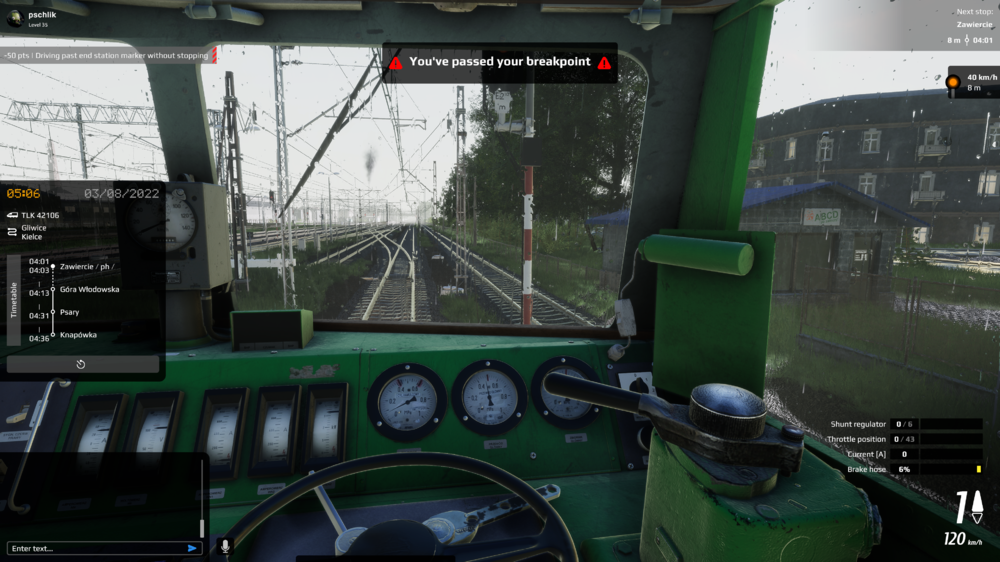
Task: Toggle the microphone voice chat icon
Action: 224,546
